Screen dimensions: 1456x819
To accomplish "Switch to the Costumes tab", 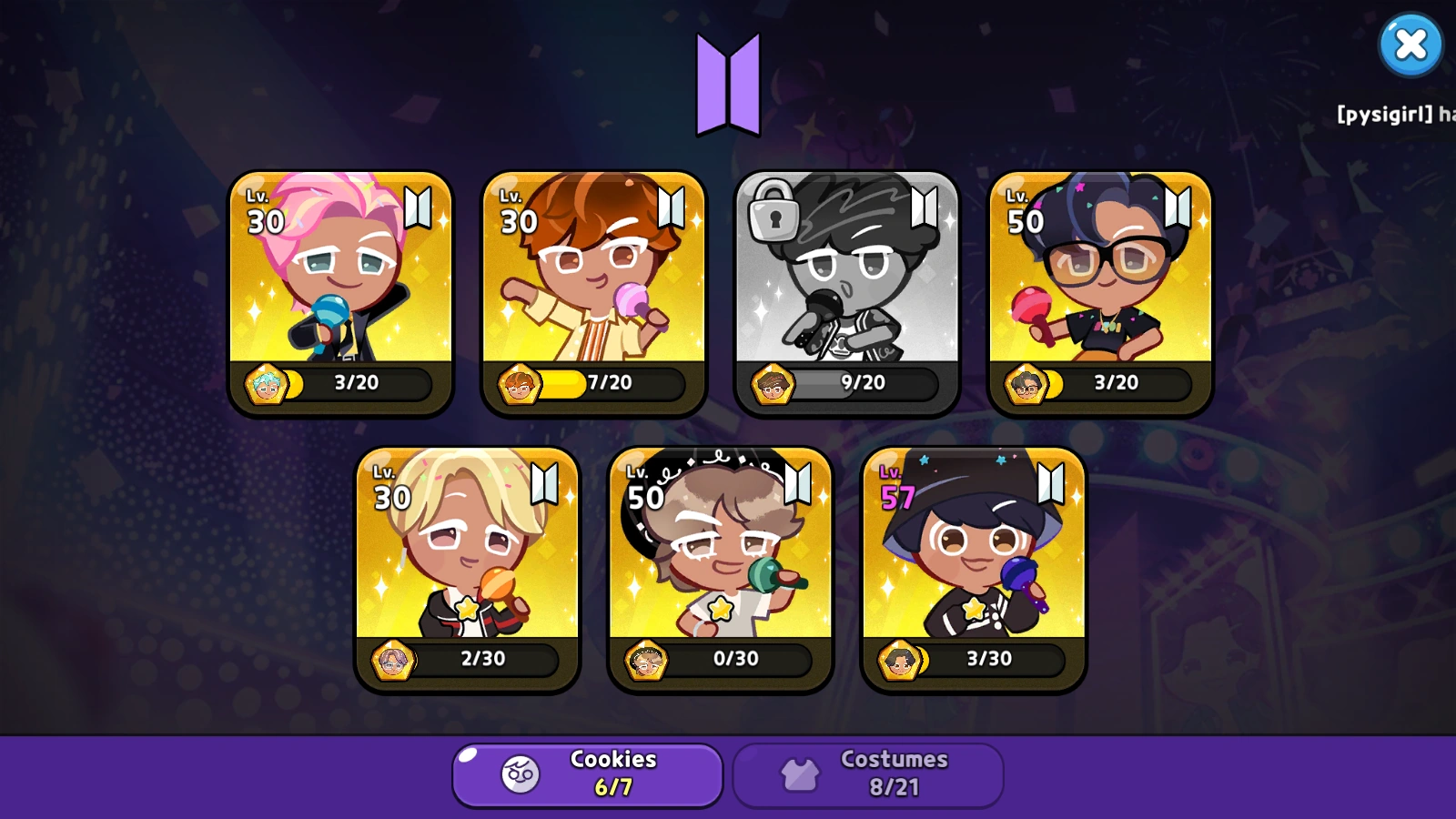I will click(x=869, y=773).
